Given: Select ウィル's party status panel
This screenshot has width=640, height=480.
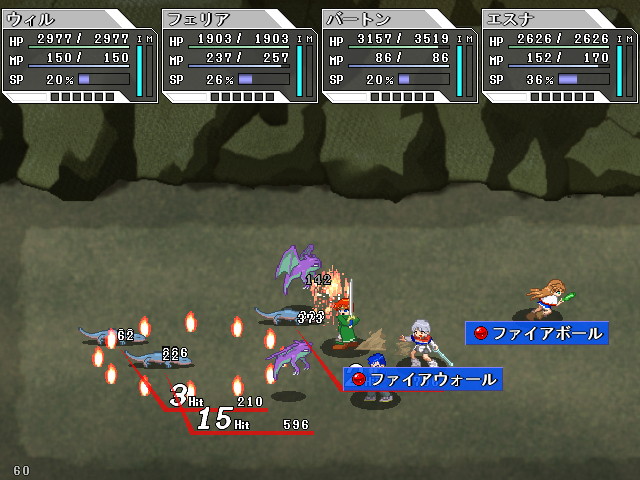Looking at the screenshot, I should click(79, 55).
